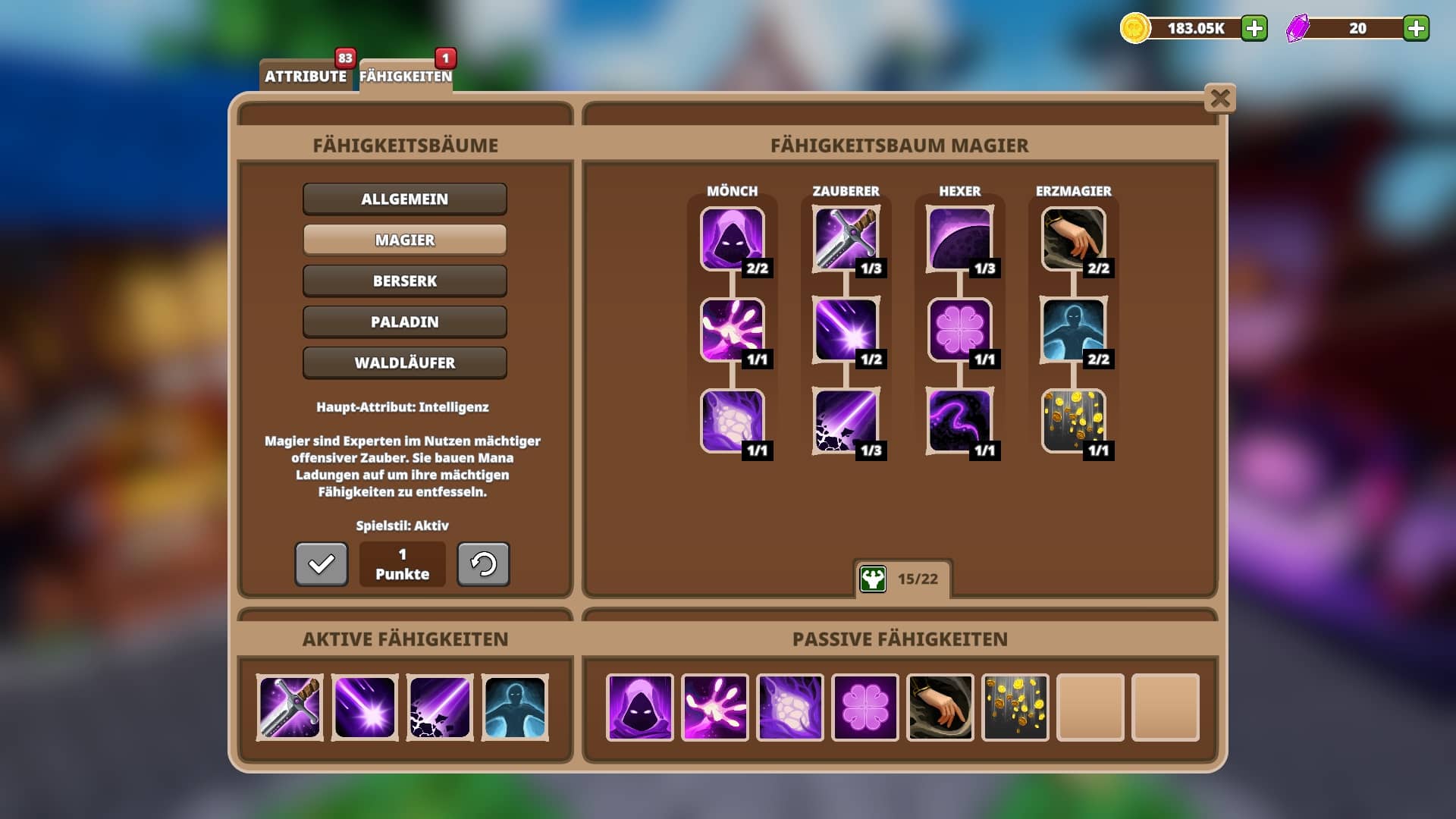Choose the falling gold coins skill in the tree
This screenshot has width=1456, height=819.
click(x=1073, y=421)
